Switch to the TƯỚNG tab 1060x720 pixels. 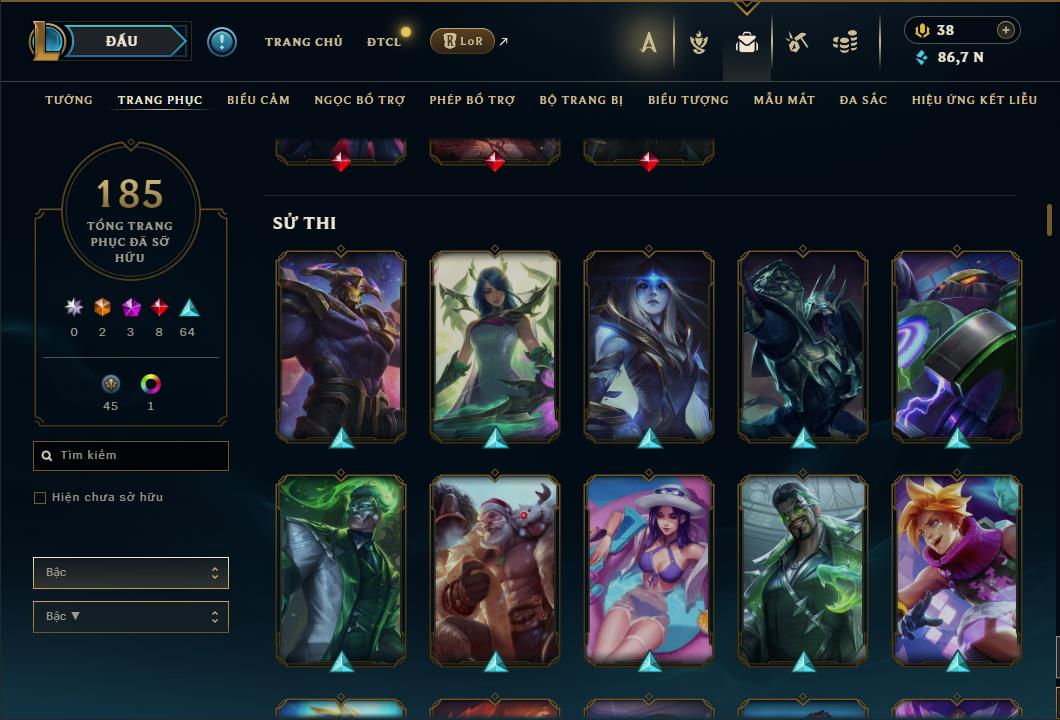(x=69, y=100)
